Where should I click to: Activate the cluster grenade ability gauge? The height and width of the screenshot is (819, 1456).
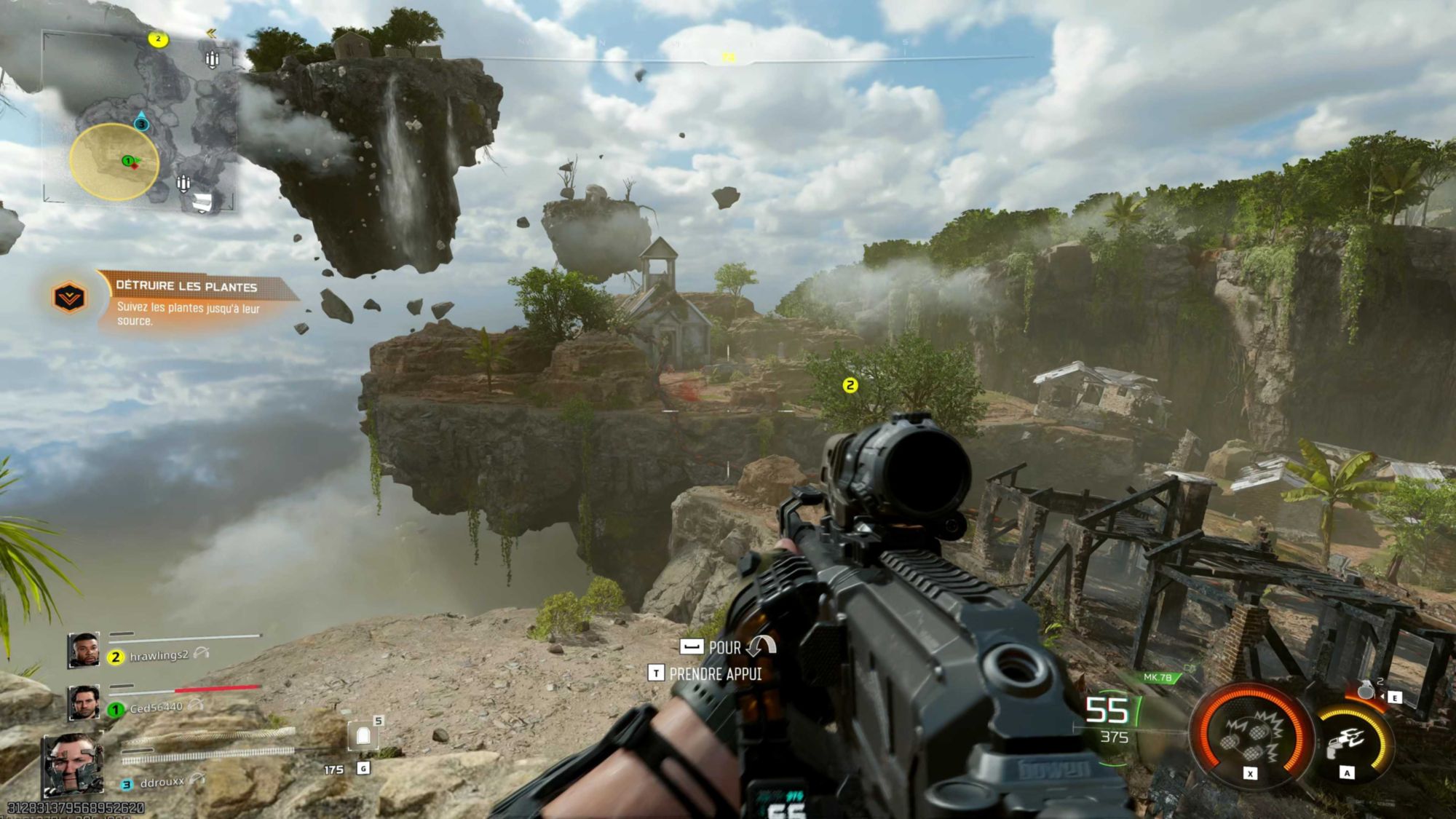[1251, 734]
